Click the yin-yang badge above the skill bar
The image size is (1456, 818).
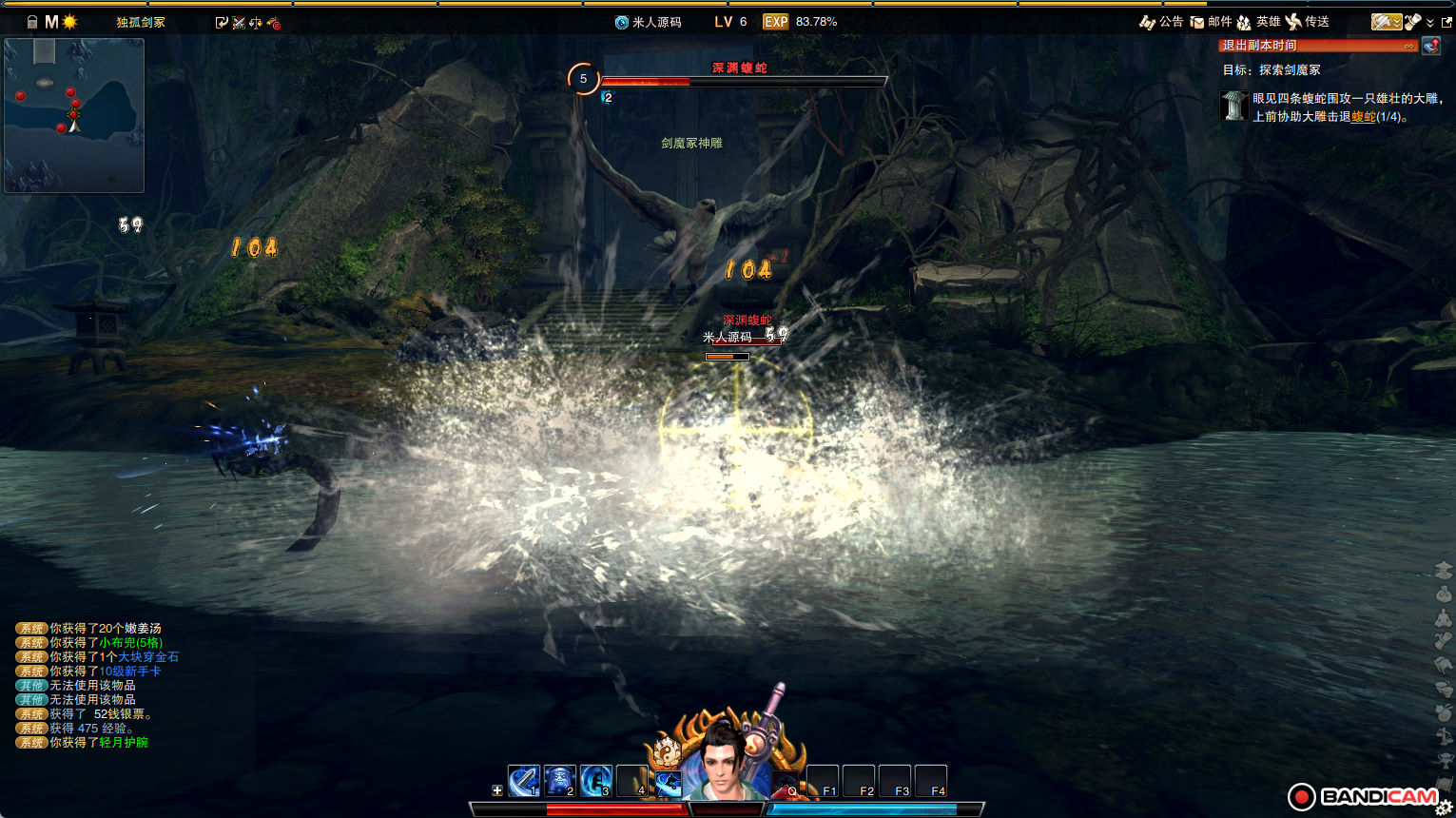coord(668,753)
